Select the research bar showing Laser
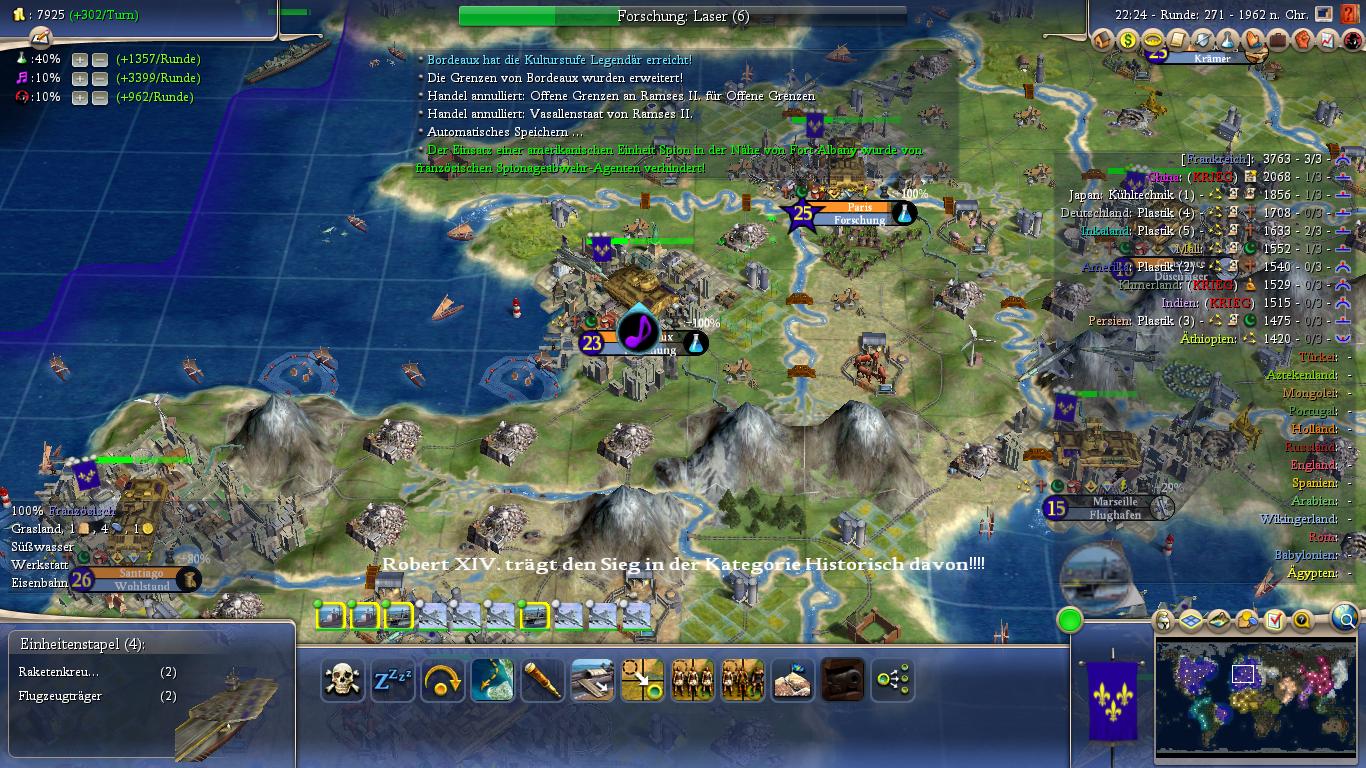The height and width of the screenshot is (768, 1366). coord(682,16)
